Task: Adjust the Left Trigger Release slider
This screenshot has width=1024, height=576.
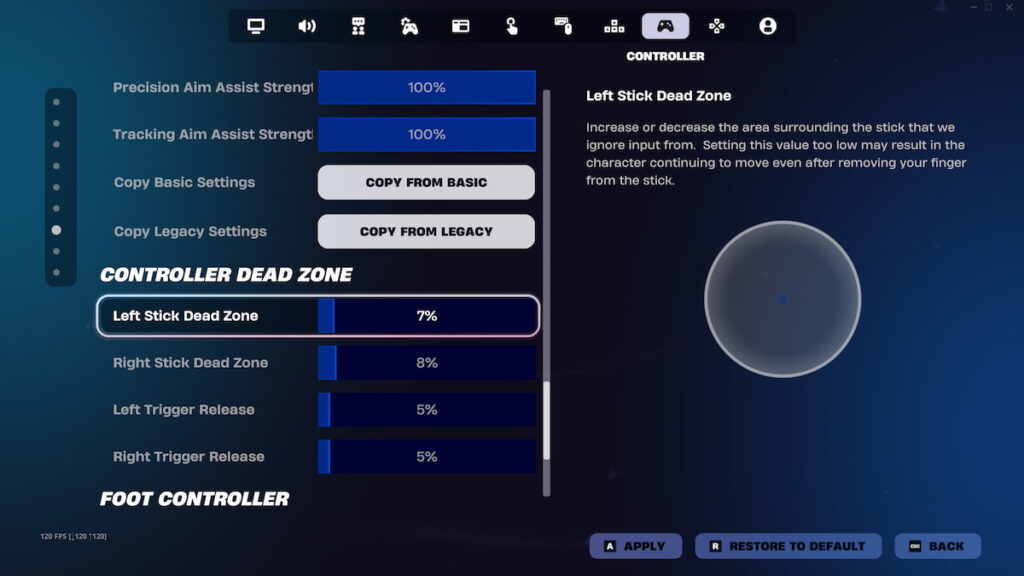Action: [426, 410]
